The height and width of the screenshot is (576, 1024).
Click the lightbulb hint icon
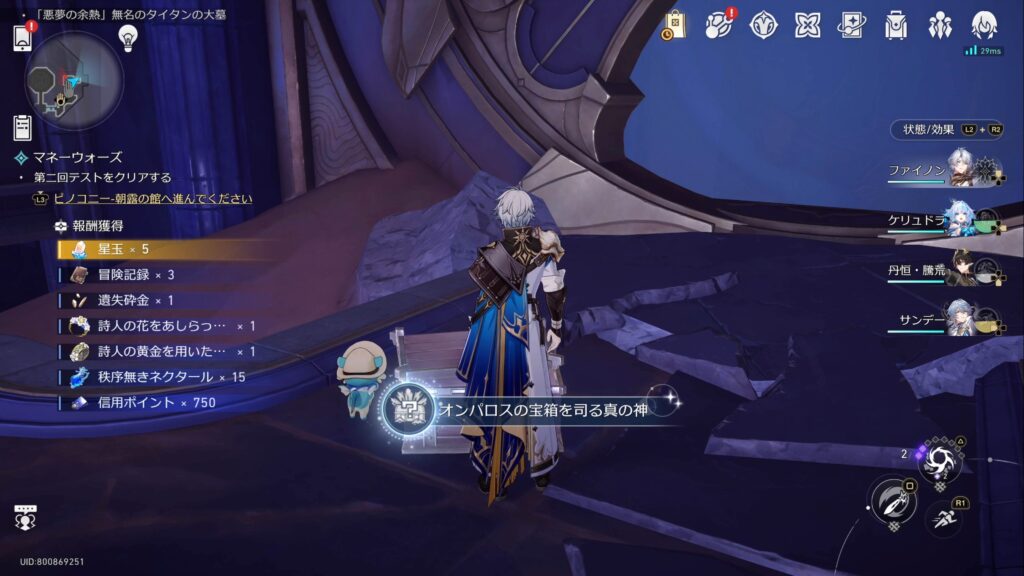[127, 37]
